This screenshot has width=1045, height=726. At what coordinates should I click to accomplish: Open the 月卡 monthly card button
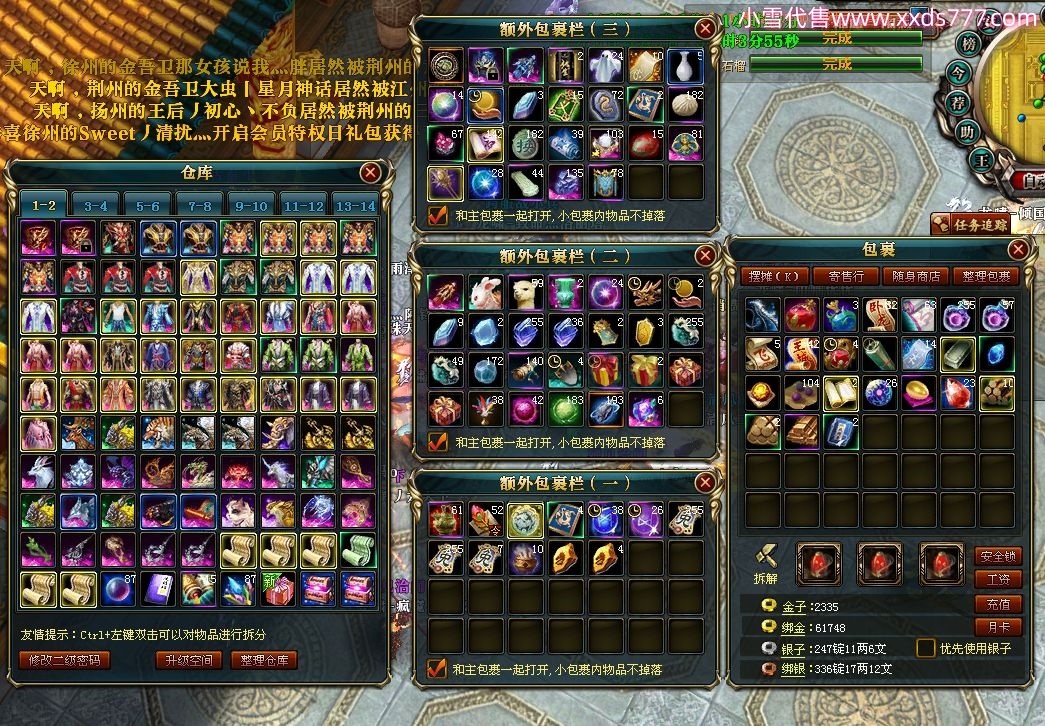coord(996,627)
